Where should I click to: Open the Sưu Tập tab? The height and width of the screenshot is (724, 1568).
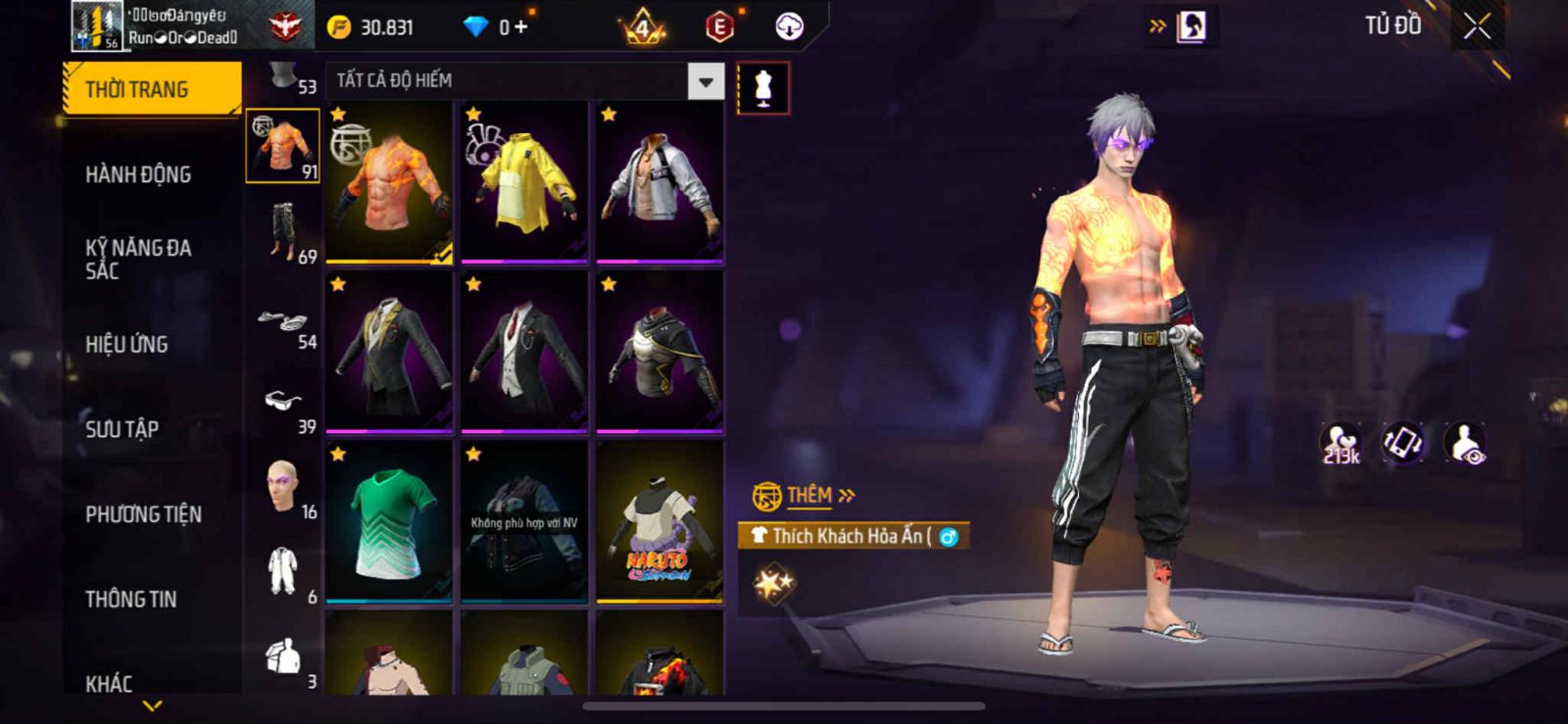coord(122,428)
